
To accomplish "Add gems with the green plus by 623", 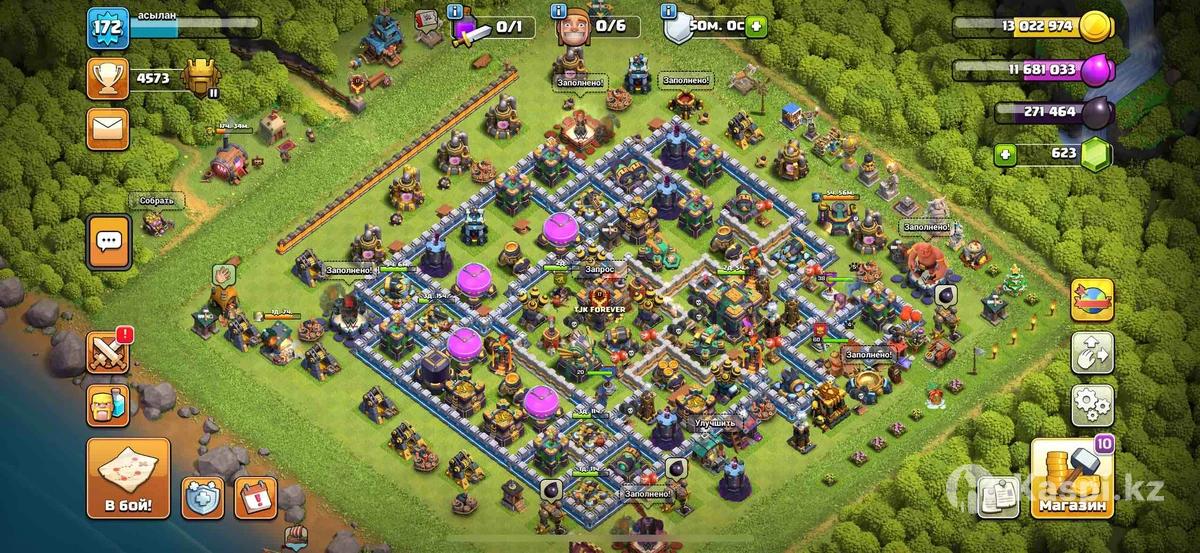I will click(x=1008, y=154).
